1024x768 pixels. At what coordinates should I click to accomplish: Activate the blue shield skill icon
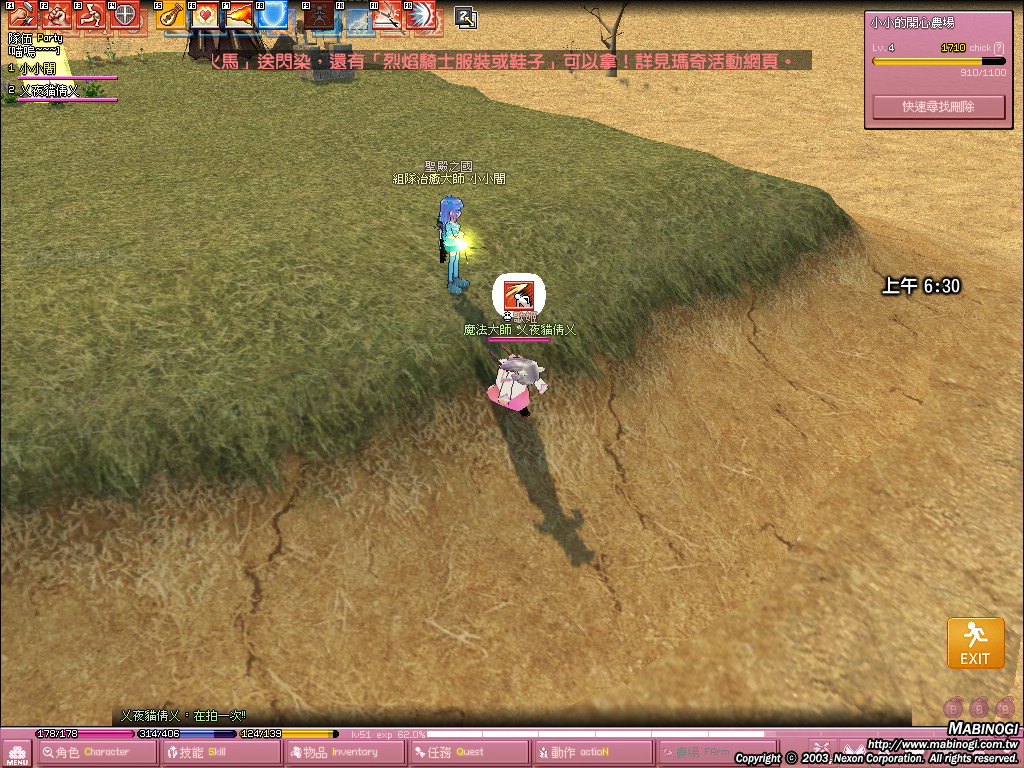272,15
